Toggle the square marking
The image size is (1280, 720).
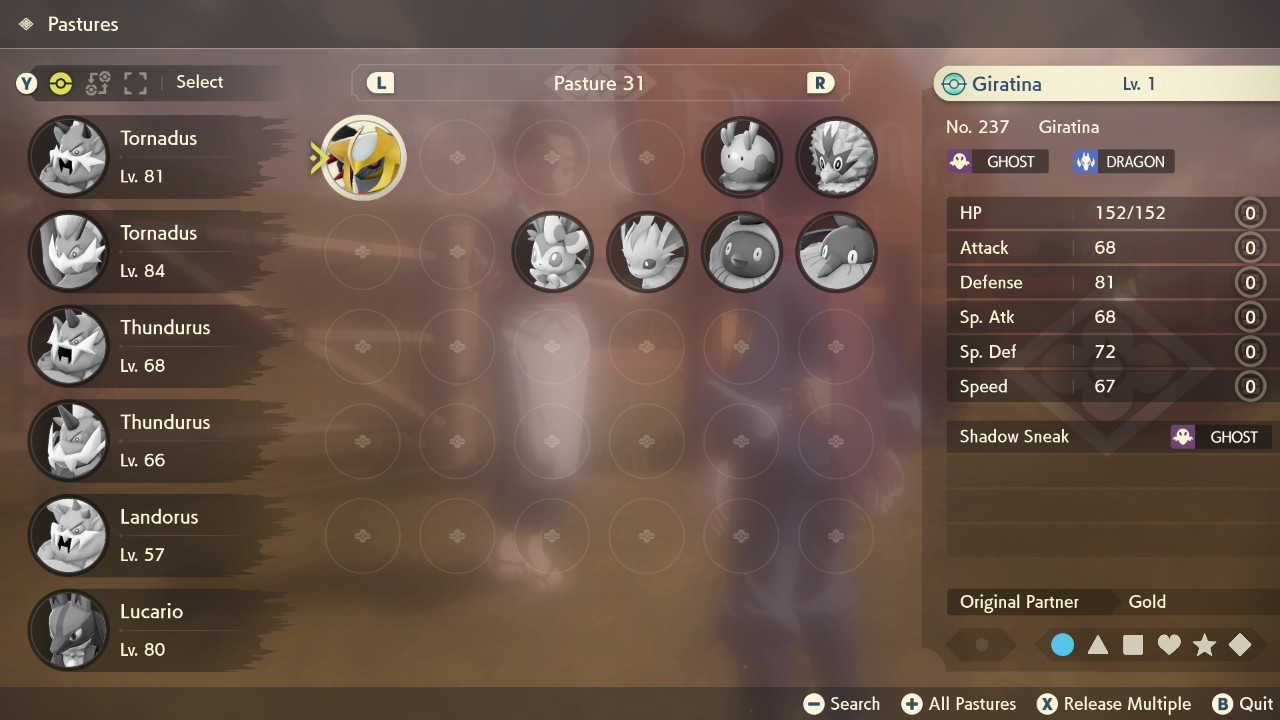[x=1133, y=645]
